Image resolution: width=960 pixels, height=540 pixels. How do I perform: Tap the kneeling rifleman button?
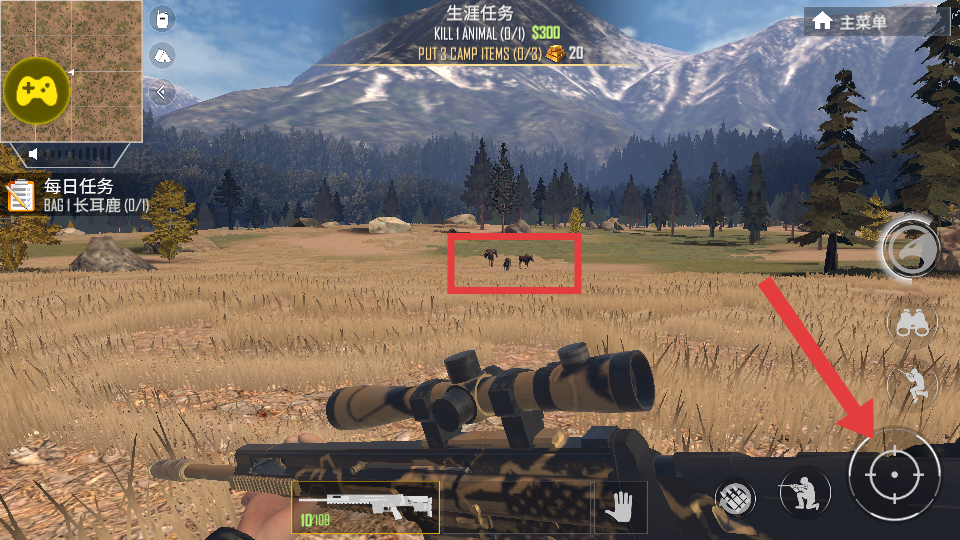tap(805, 493)
